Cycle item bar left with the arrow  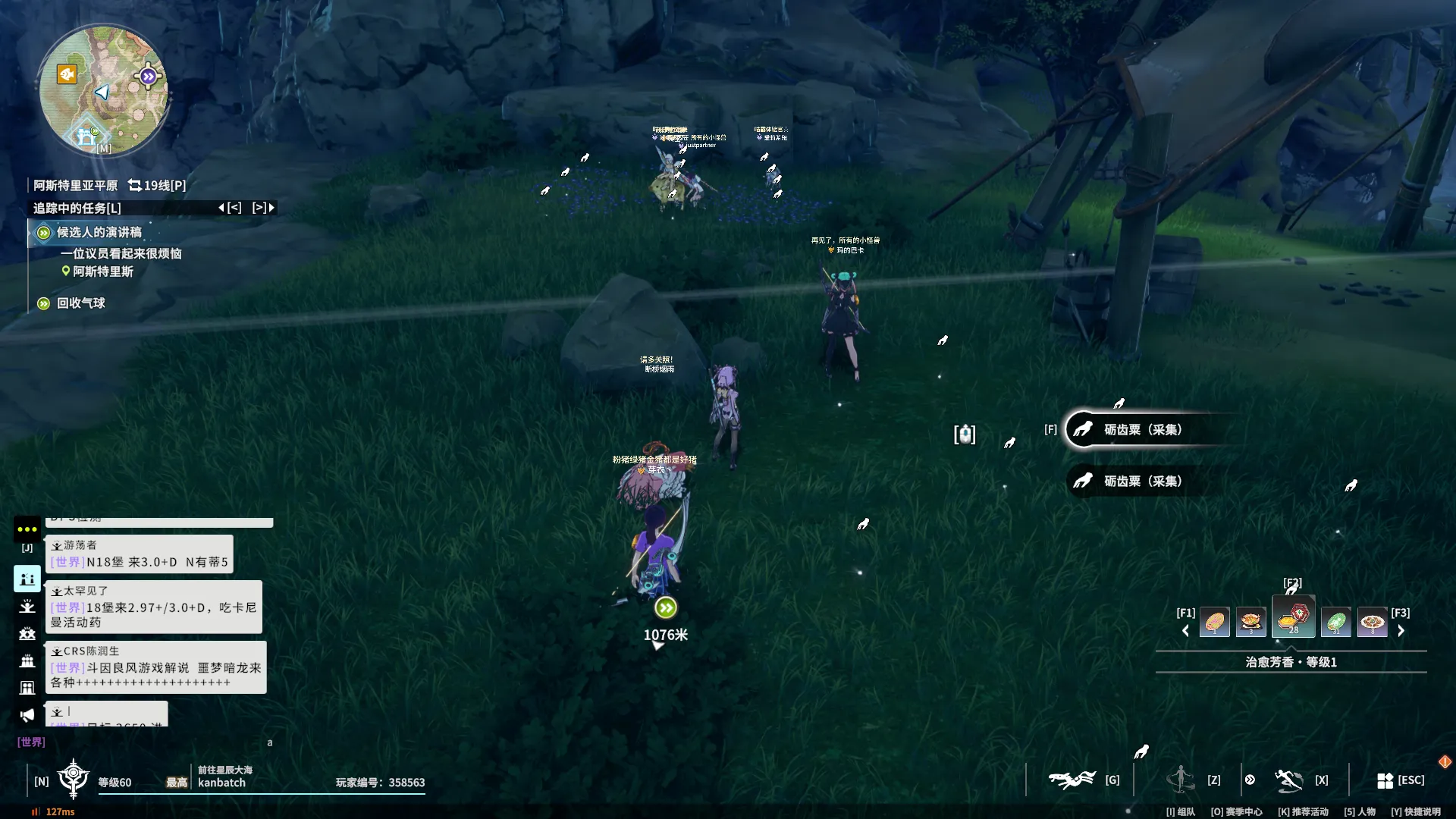pyautogui.click(x=1185, y=631)
